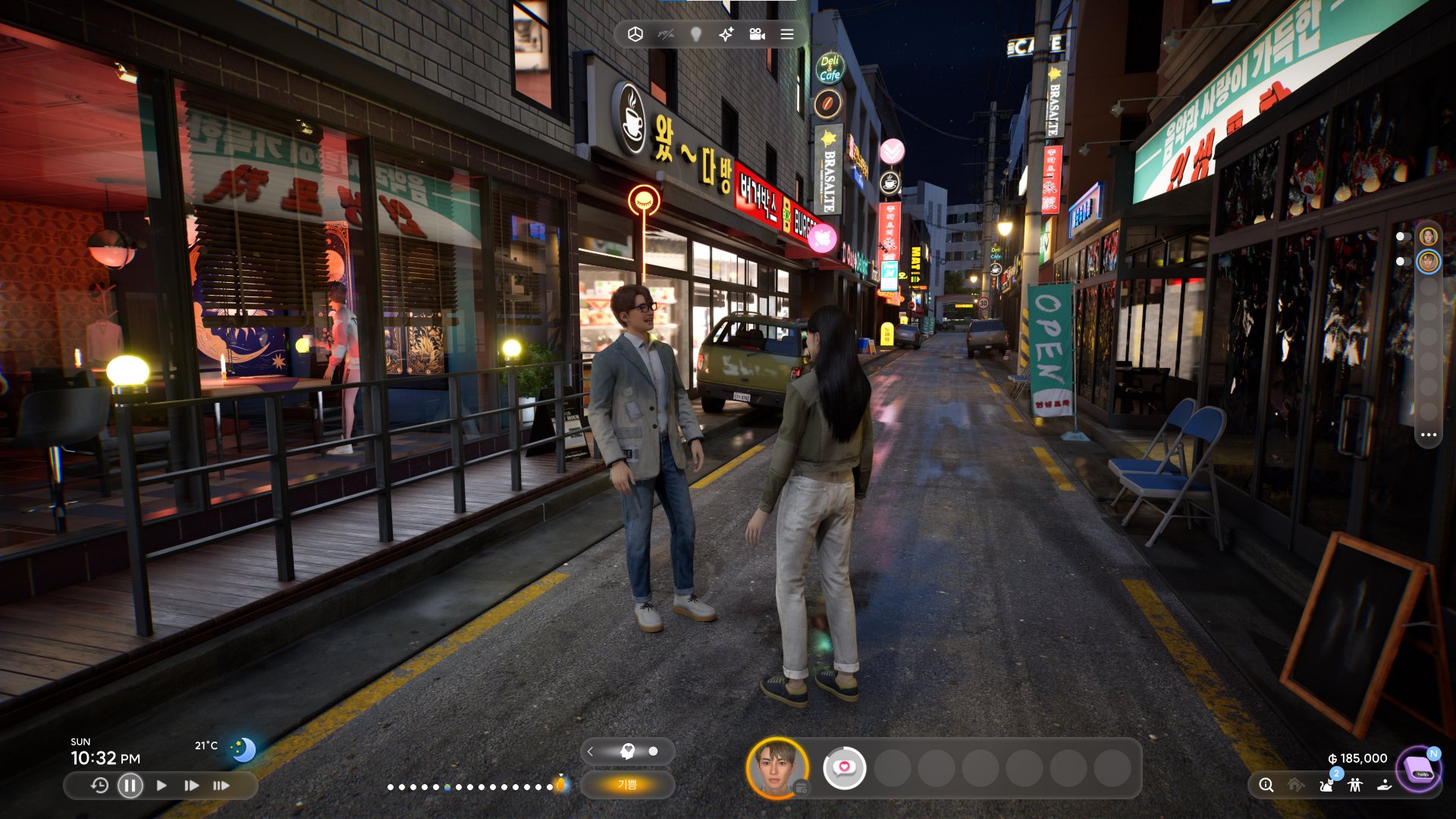The height and width of the screenshot is (819, 1456).
Task: Select the lighting lightbulb tool
Action: click(x=695, y=34)
